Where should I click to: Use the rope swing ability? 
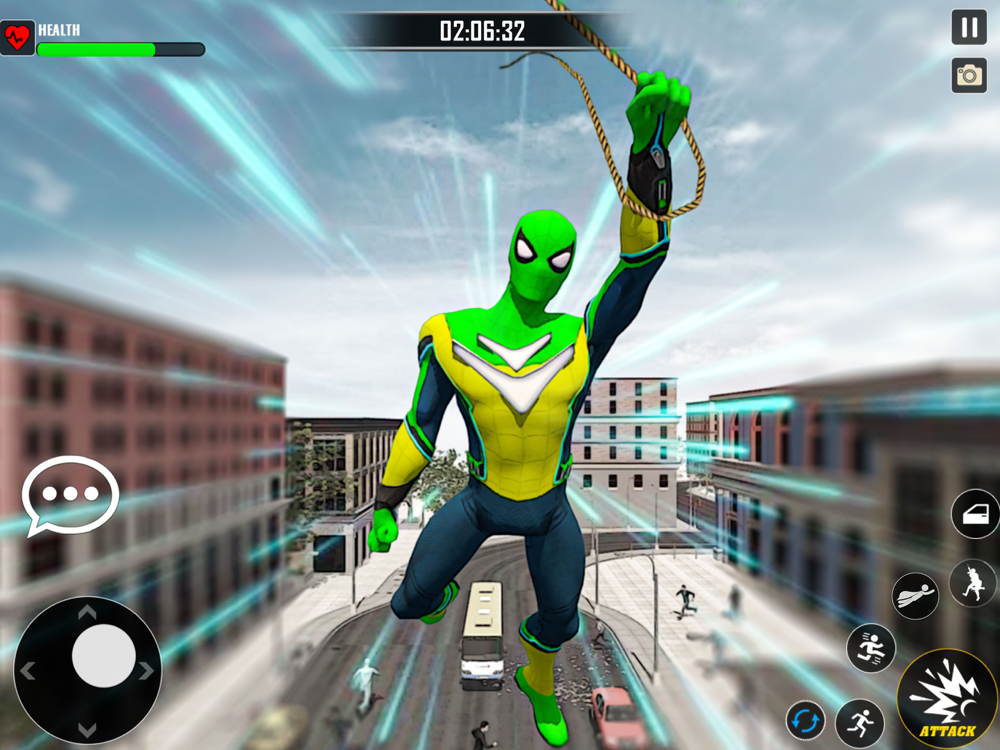pyautogui.click(x=973, y=583)
